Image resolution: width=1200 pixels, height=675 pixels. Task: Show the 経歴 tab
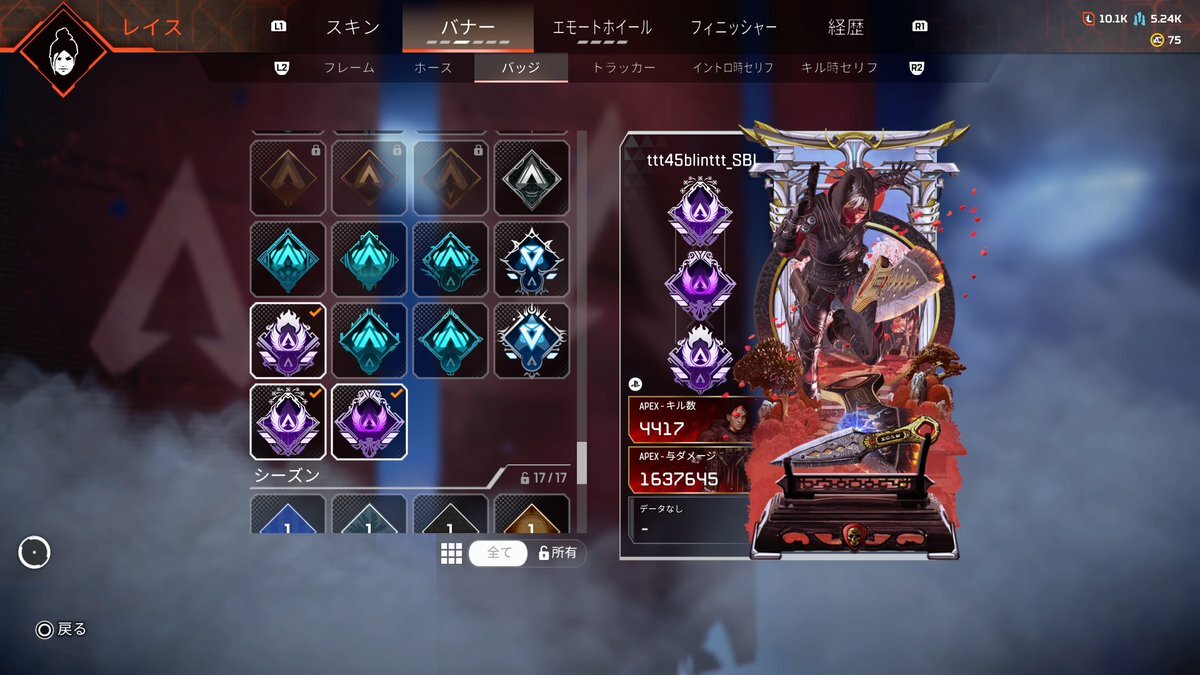pyautogui.click(x=845, y=27)
